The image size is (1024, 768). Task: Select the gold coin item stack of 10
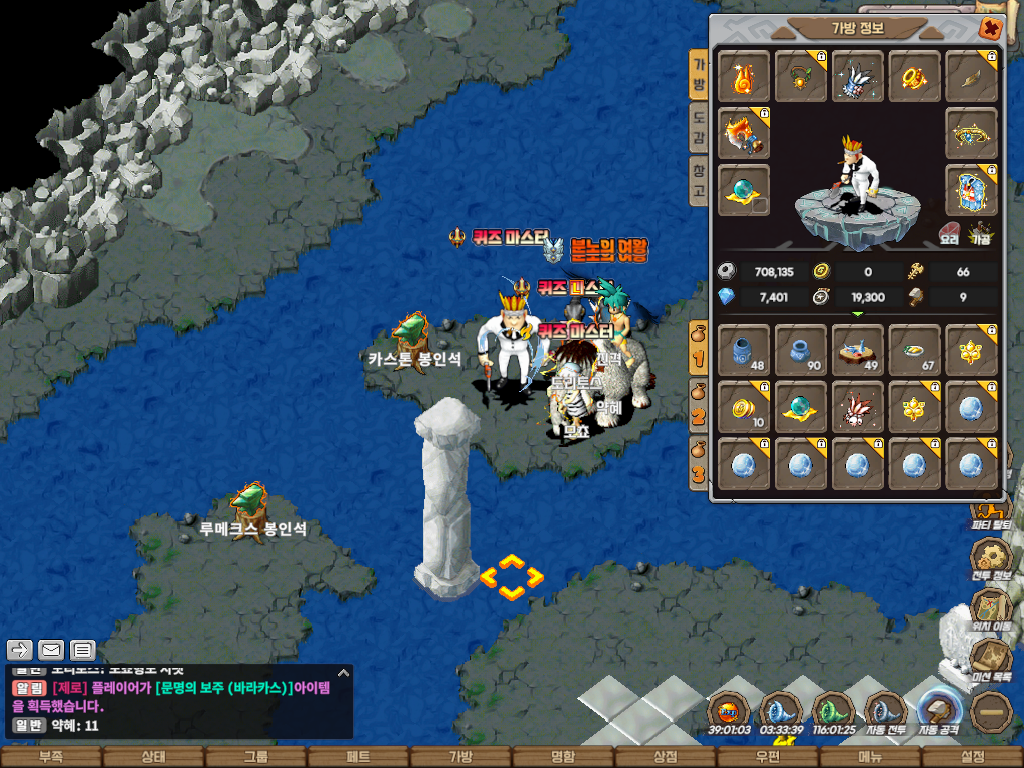click(x=744, y=407)
